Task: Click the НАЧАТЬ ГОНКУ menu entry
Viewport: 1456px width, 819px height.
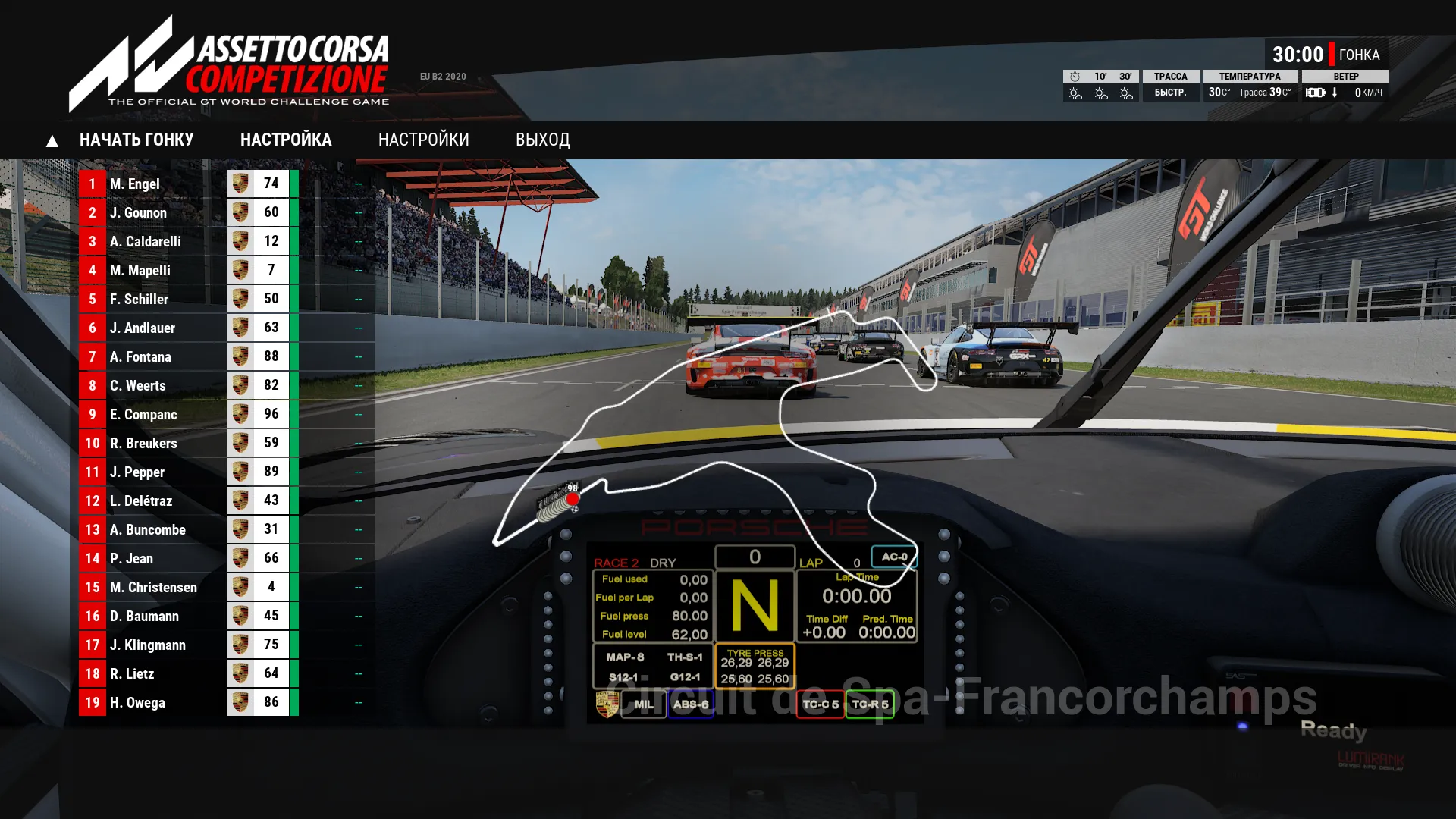Action: point(136,140)
